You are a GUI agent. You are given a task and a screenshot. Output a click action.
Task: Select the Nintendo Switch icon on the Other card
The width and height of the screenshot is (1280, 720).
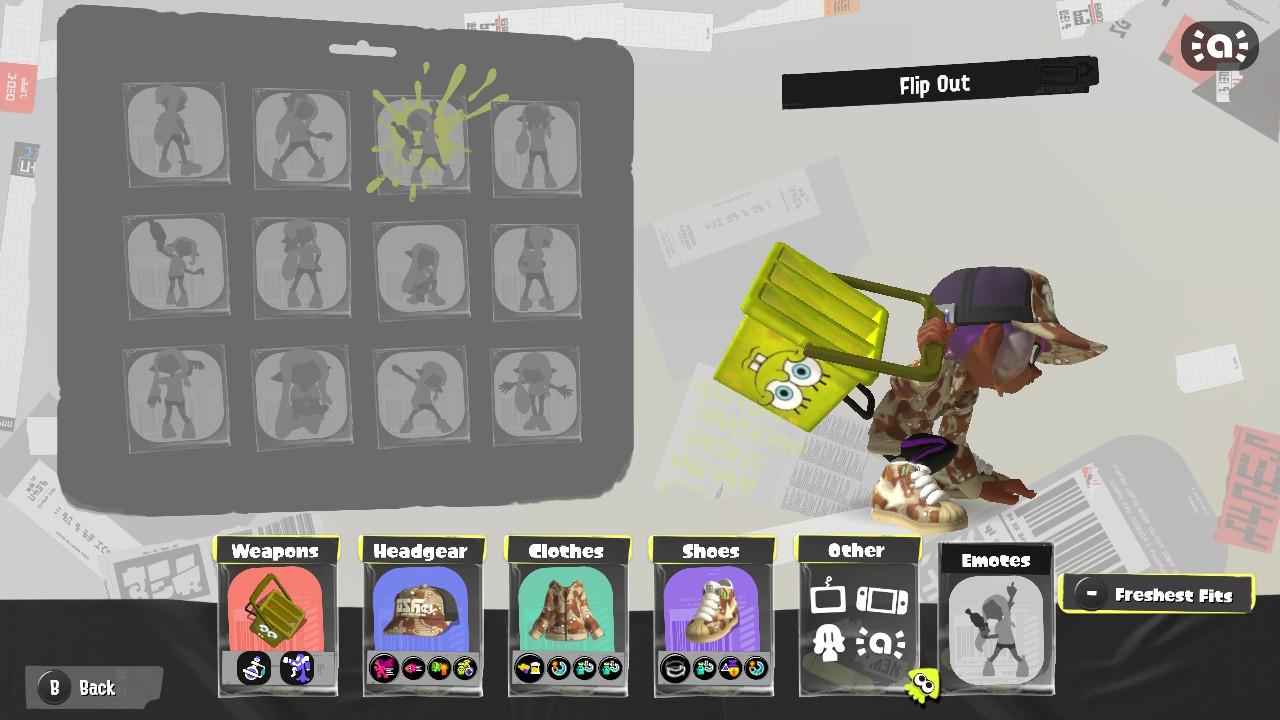[x=882, y=600]
